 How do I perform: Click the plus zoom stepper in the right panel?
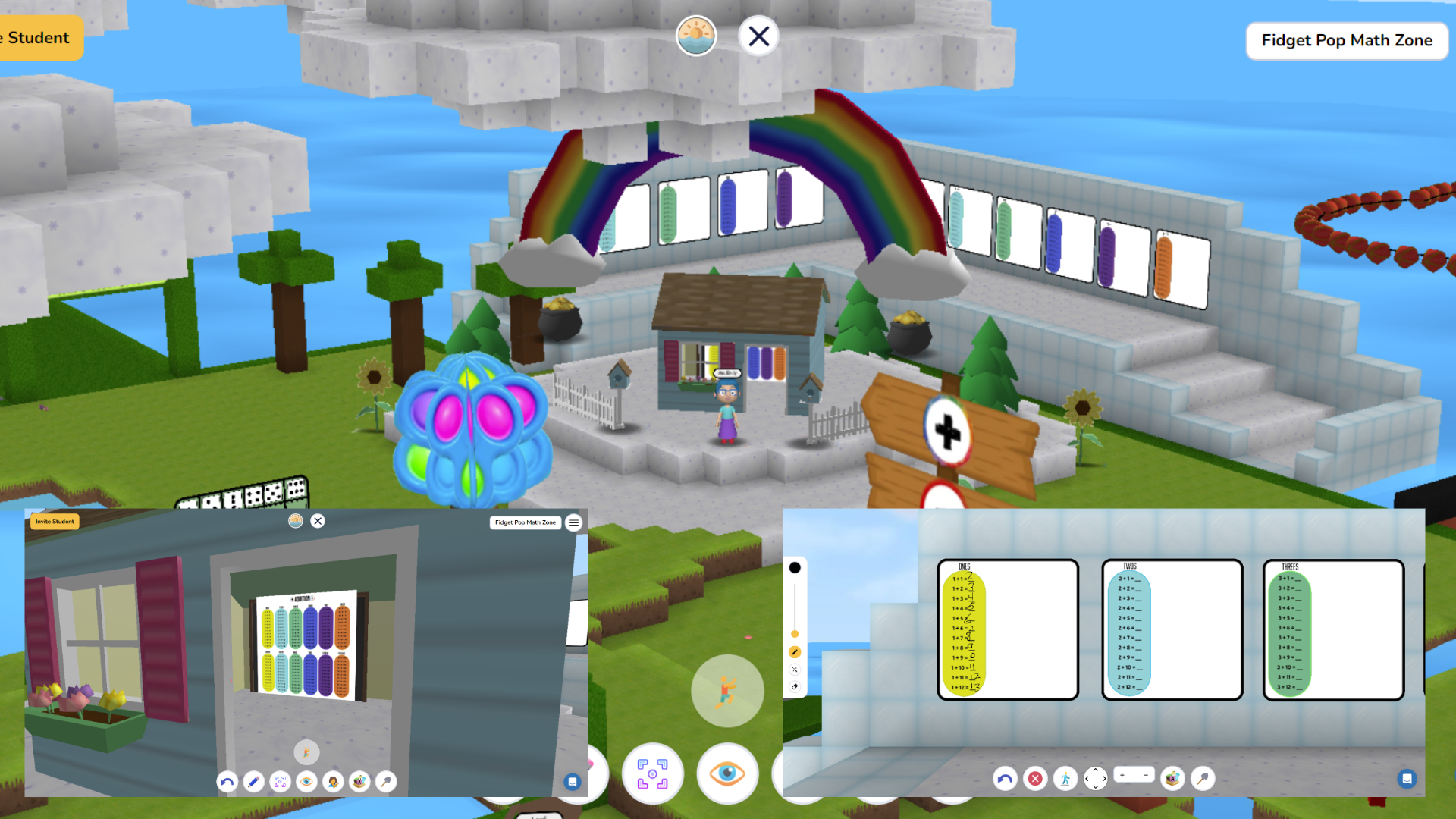[x=1122, y=775]
